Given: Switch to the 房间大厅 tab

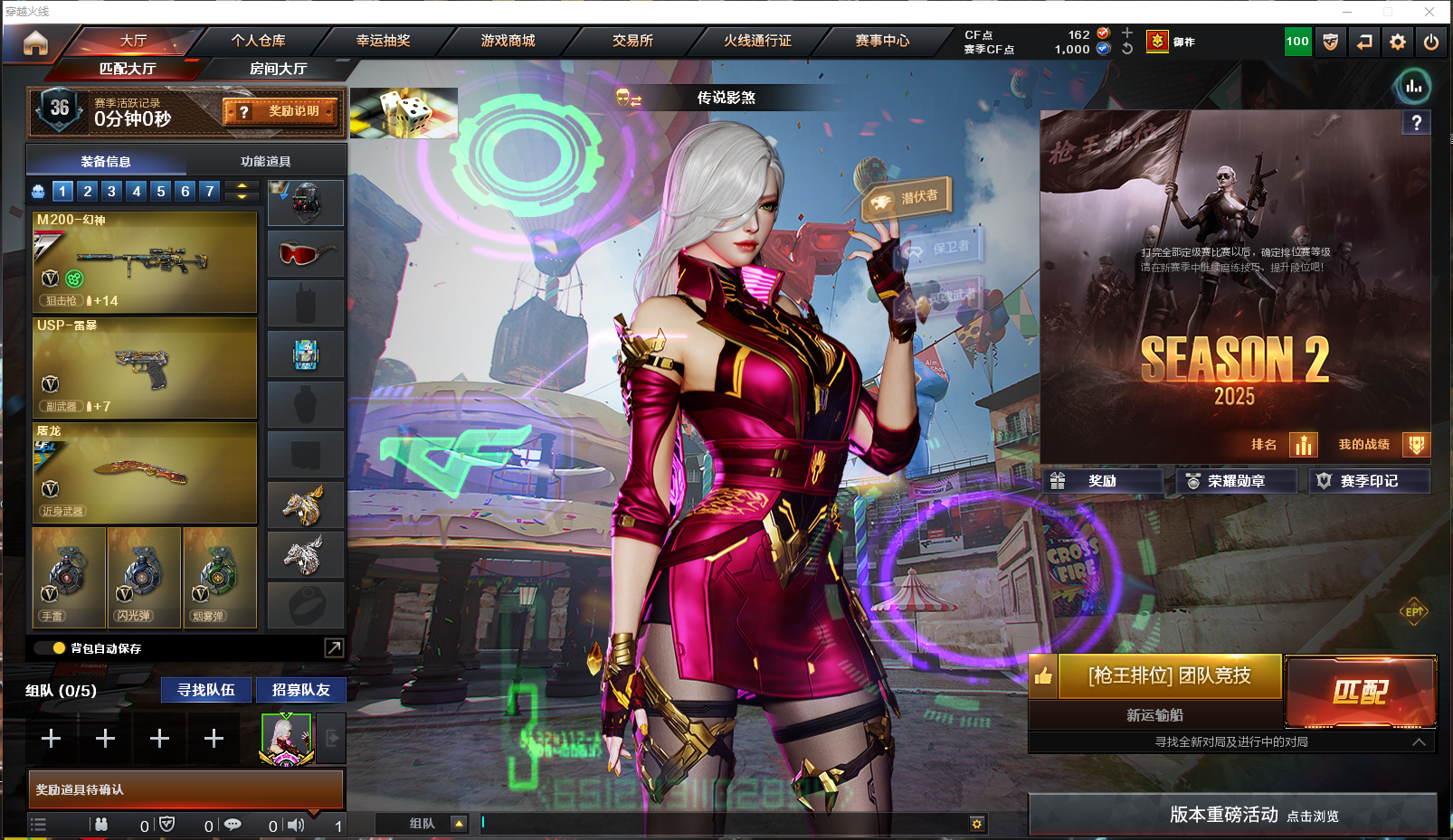Looking at the screenshot, I should 278,69.
